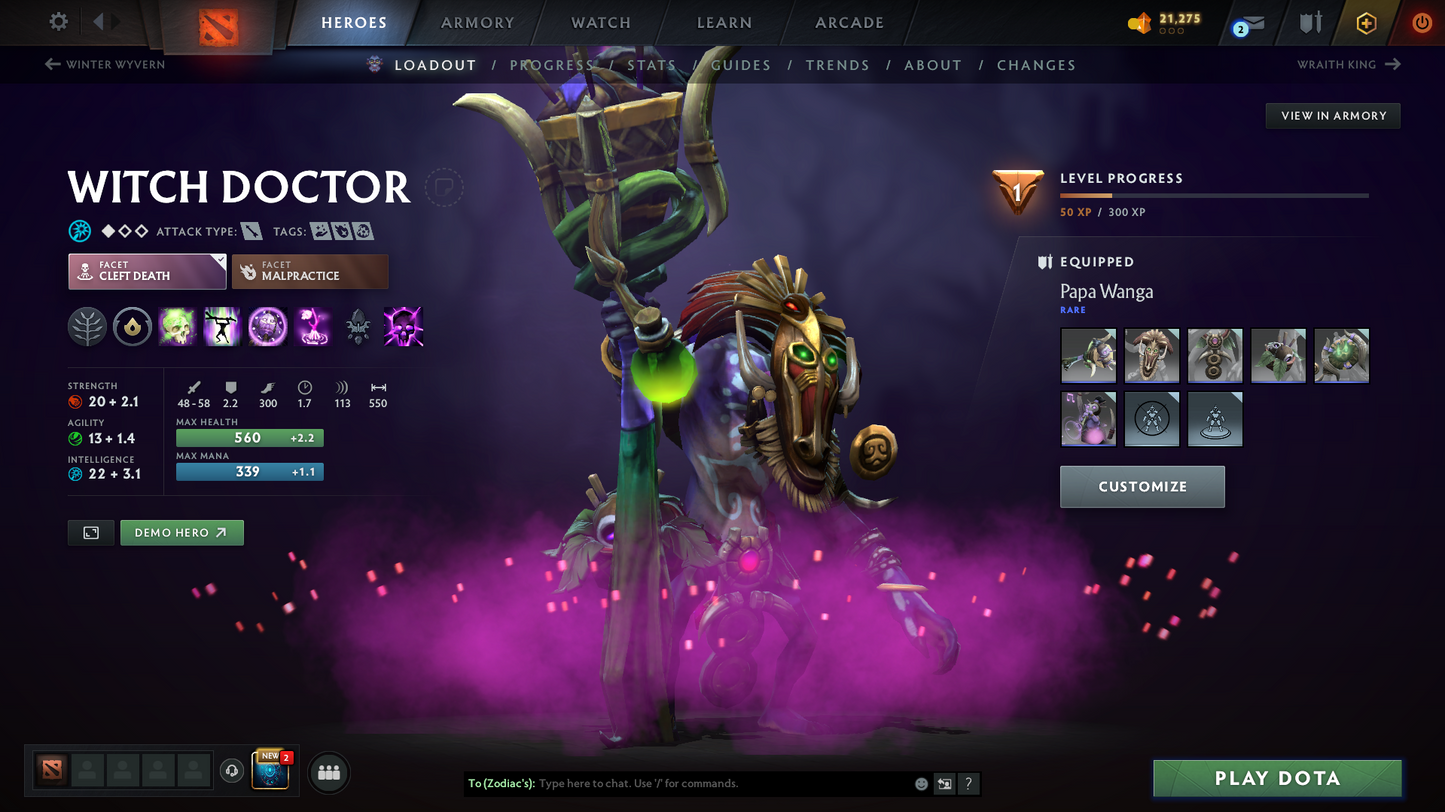Go to next hero Wraith King

1348,65
